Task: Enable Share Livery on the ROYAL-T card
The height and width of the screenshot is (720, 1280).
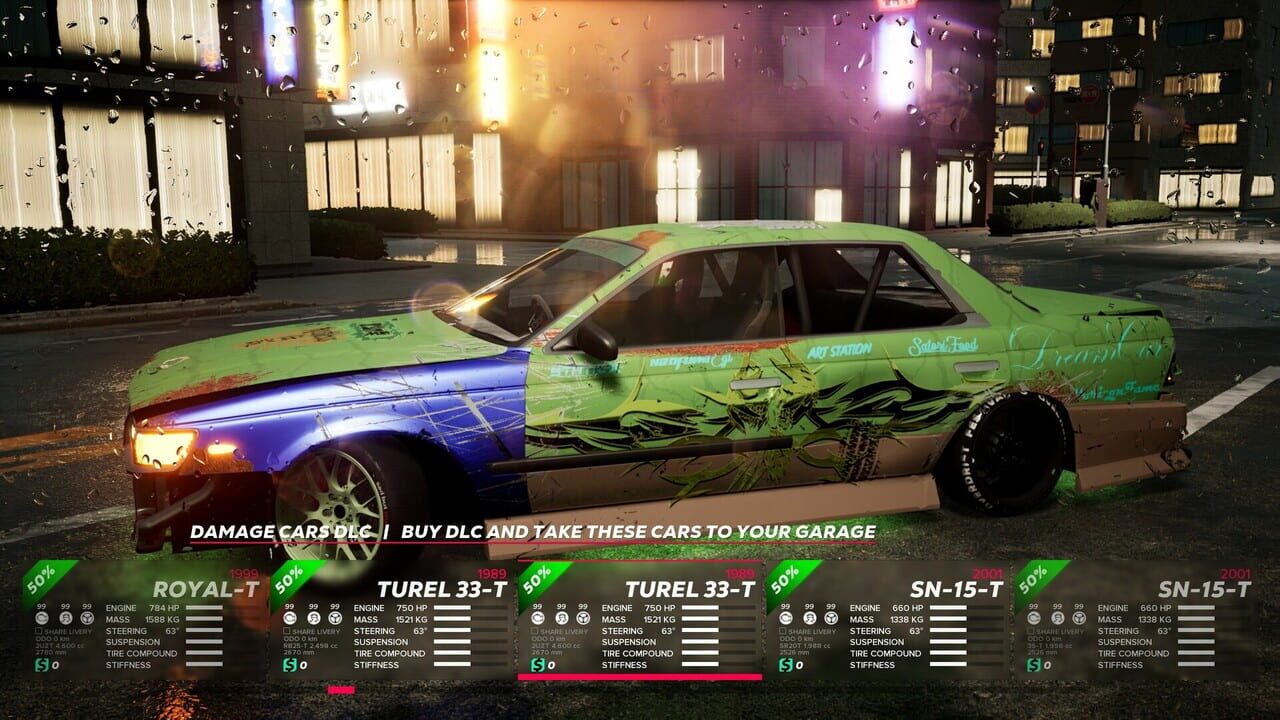Action: point(39,631)
